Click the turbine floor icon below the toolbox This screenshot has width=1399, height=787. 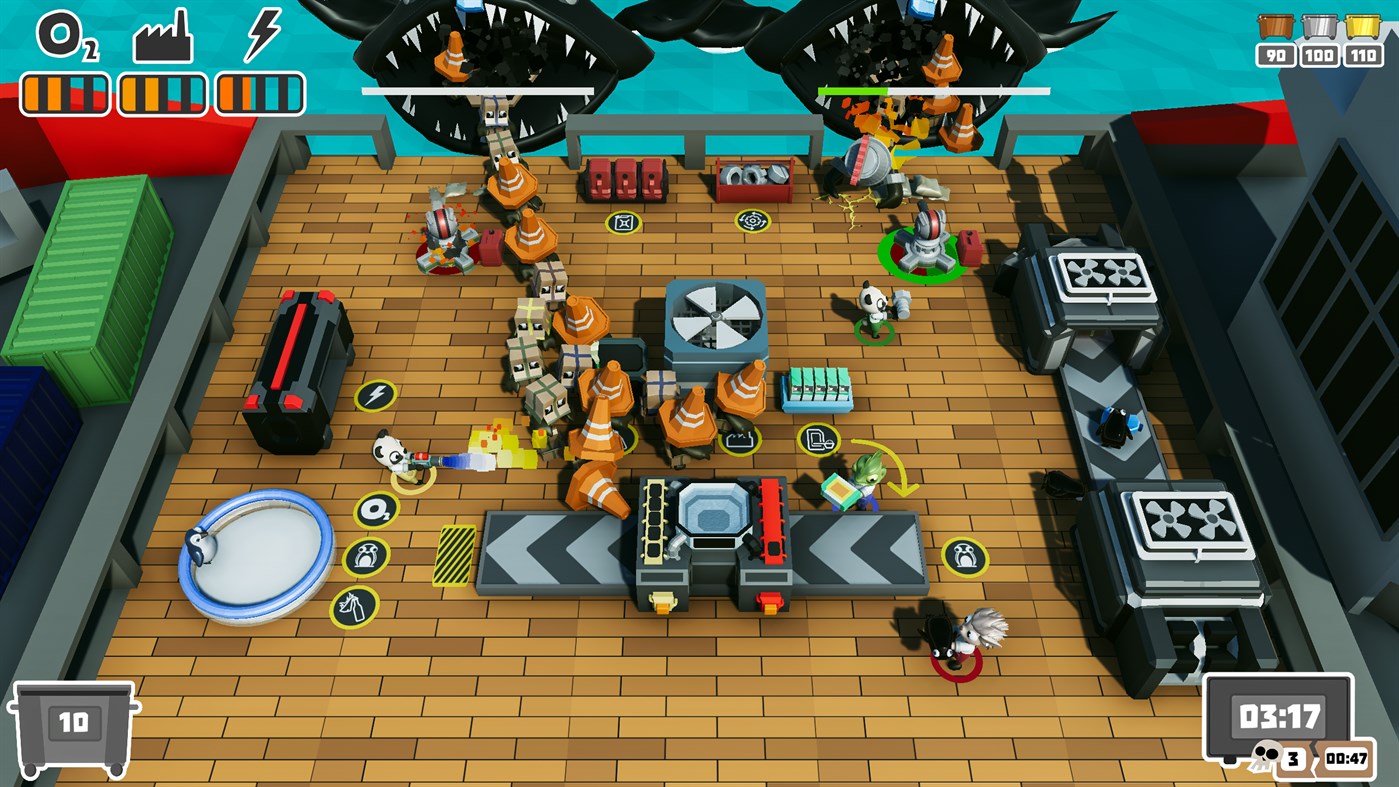pos(752,221)
